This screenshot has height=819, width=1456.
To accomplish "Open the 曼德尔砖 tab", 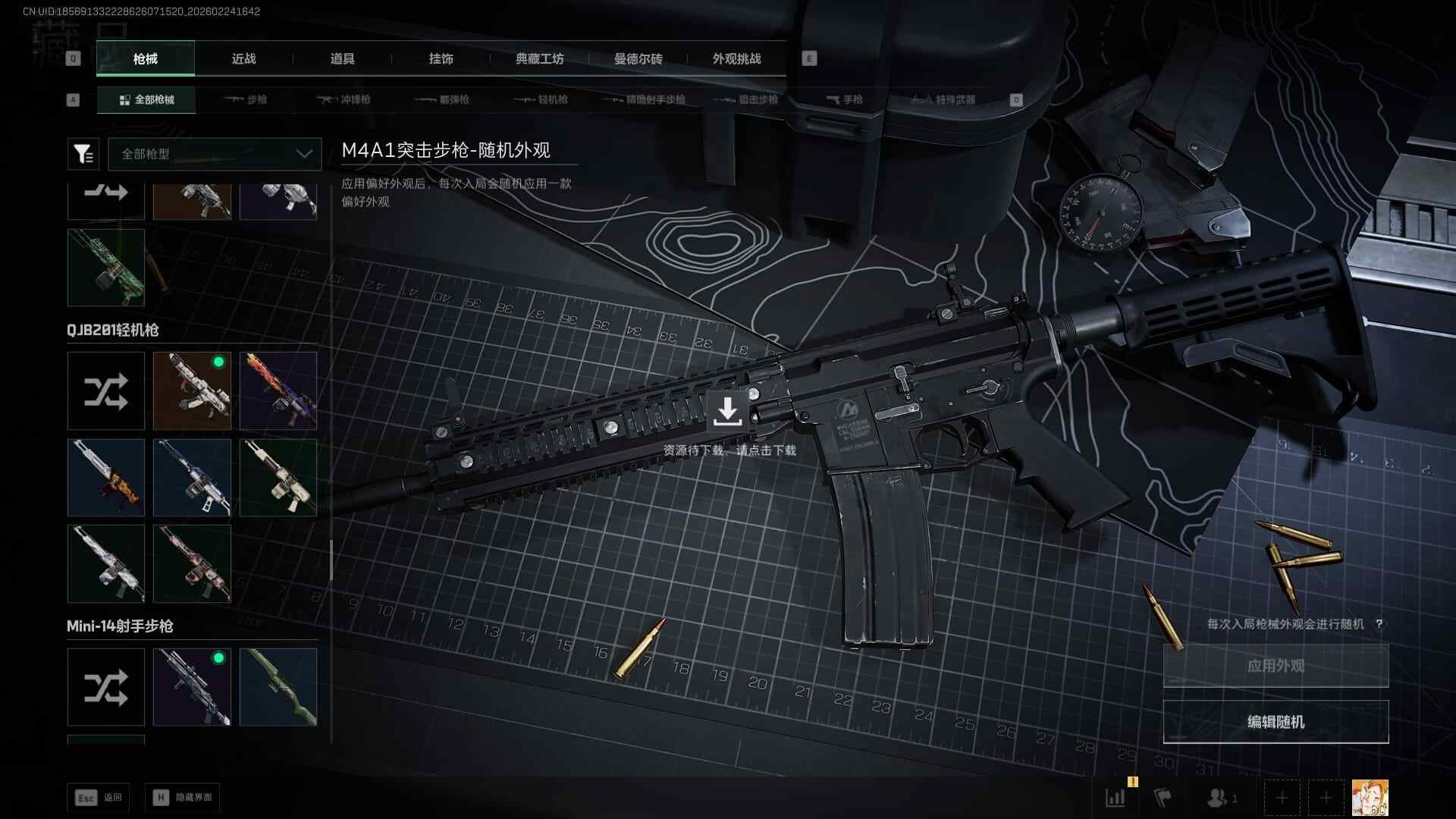I will 638,58.
